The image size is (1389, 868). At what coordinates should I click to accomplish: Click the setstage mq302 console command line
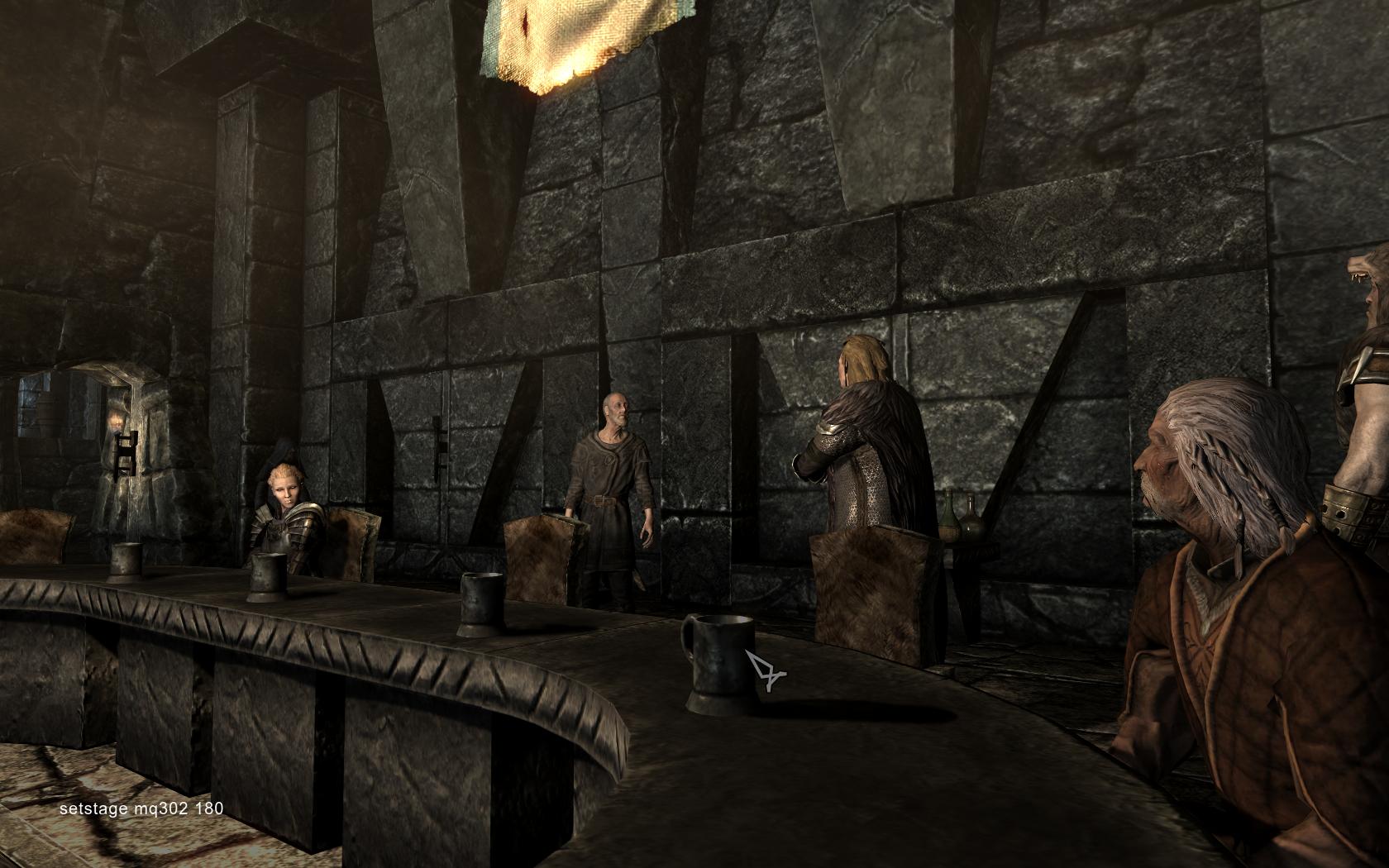[141, 809]
